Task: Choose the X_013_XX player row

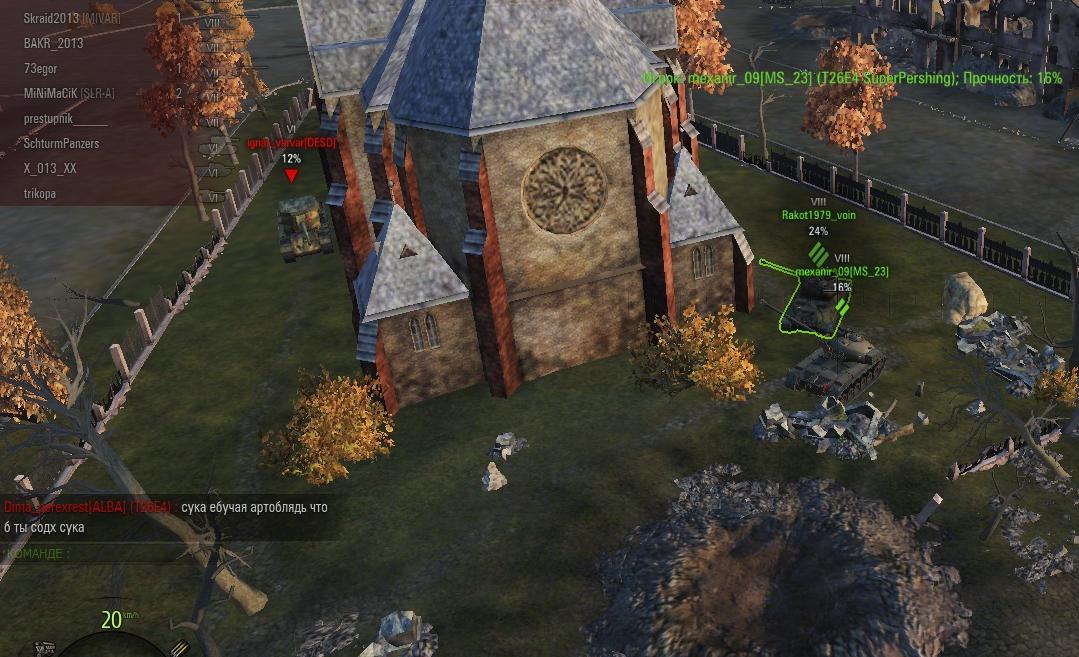Action: click(50, 169)
